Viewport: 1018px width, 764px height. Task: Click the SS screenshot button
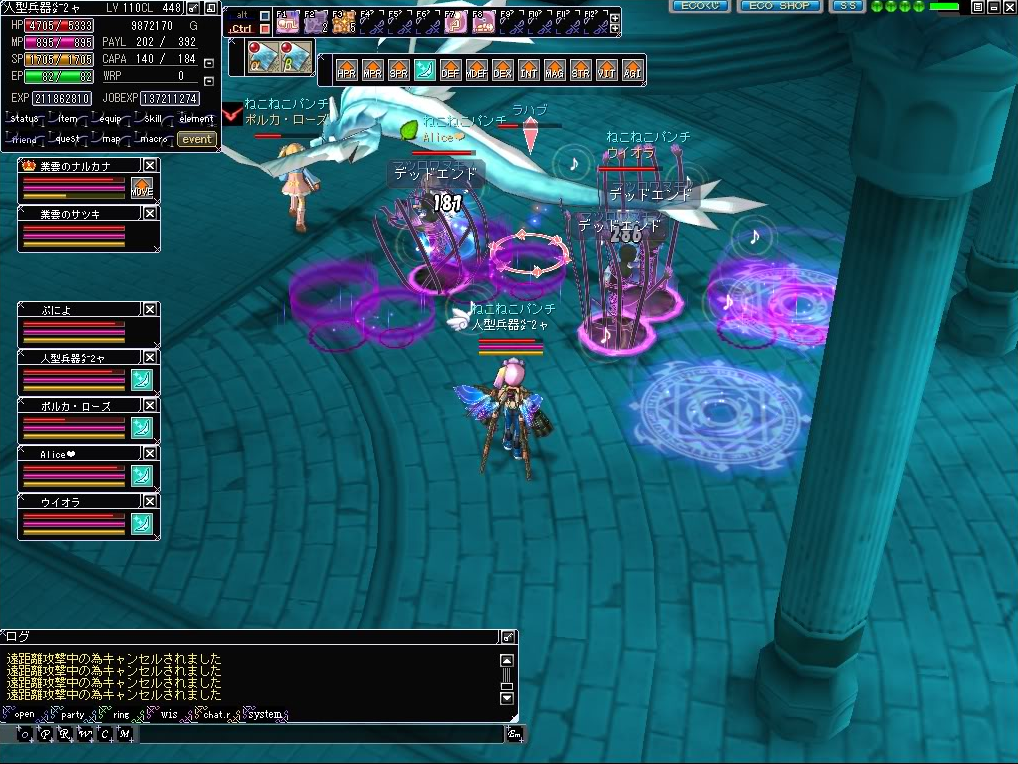point(847,6)
